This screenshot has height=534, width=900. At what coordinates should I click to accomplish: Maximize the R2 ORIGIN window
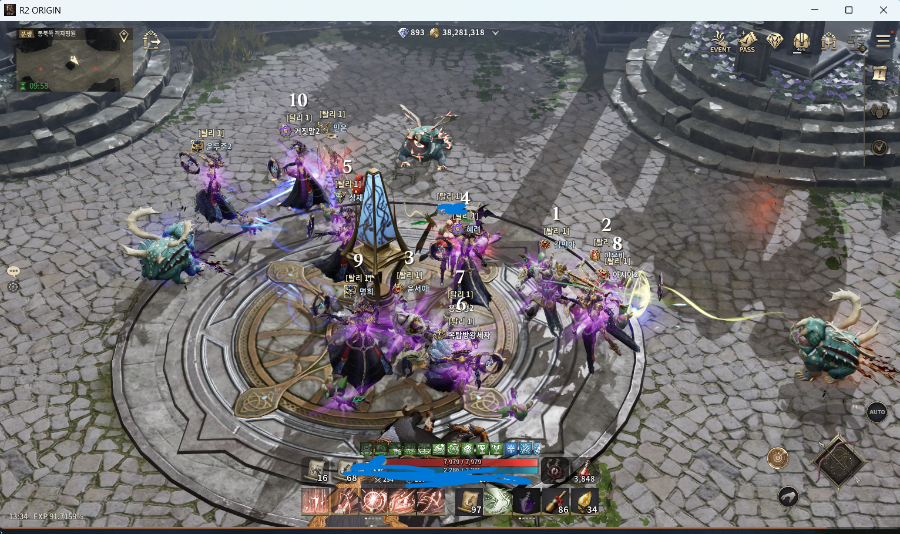848,10
